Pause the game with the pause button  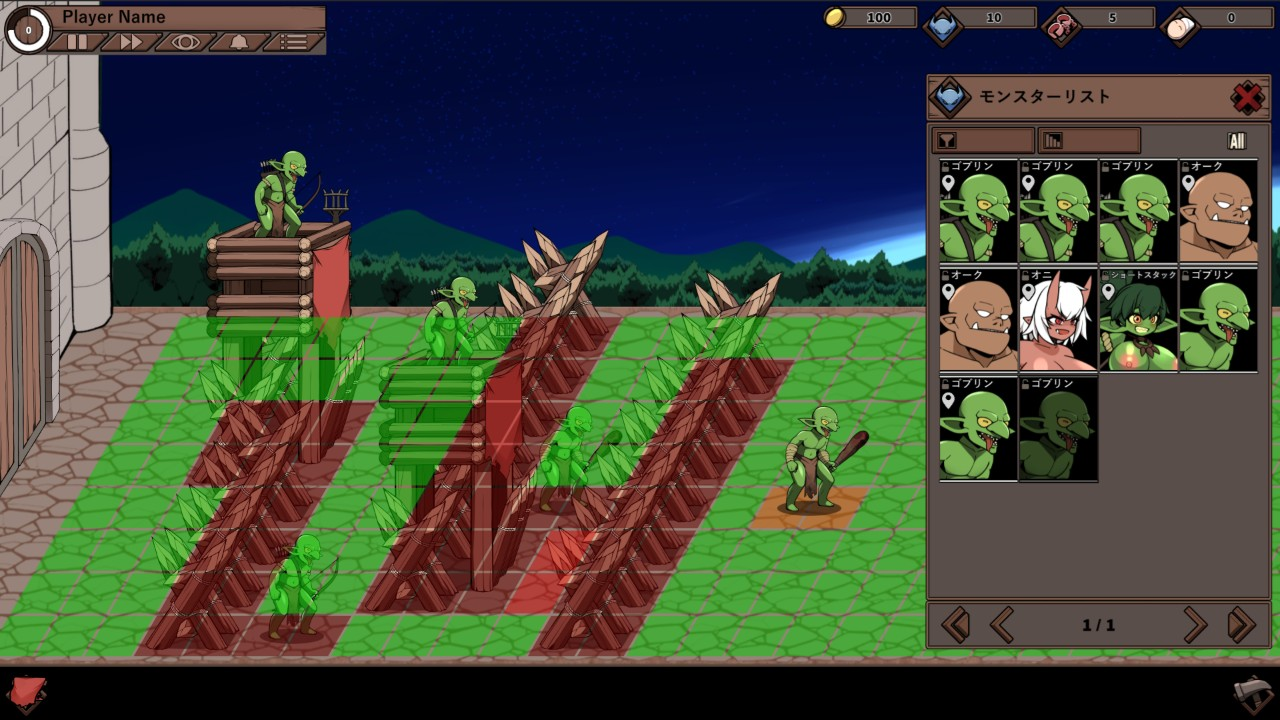coord(77,42)
